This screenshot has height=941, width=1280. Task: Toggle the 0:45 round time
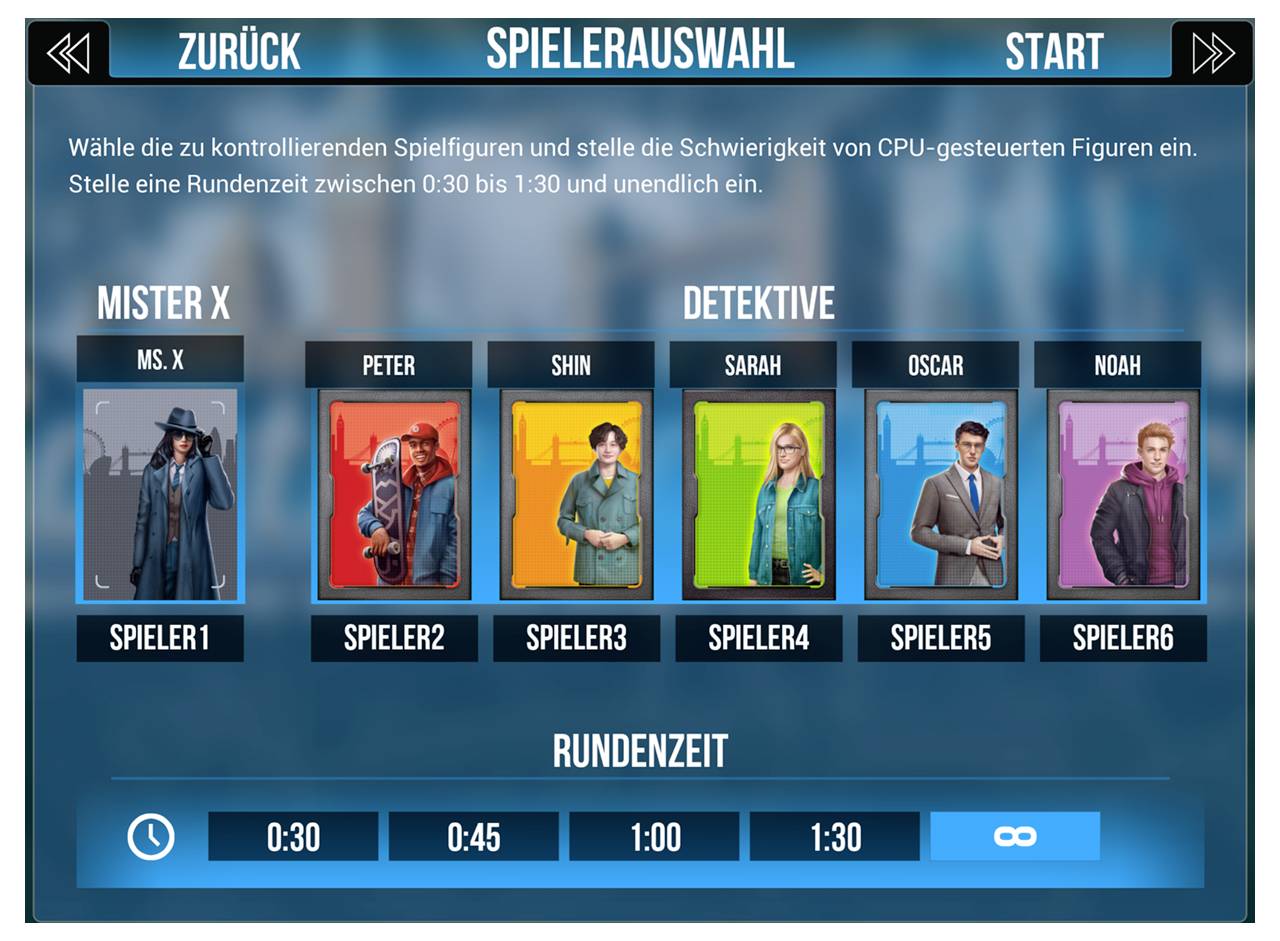[x=475, y=838]
